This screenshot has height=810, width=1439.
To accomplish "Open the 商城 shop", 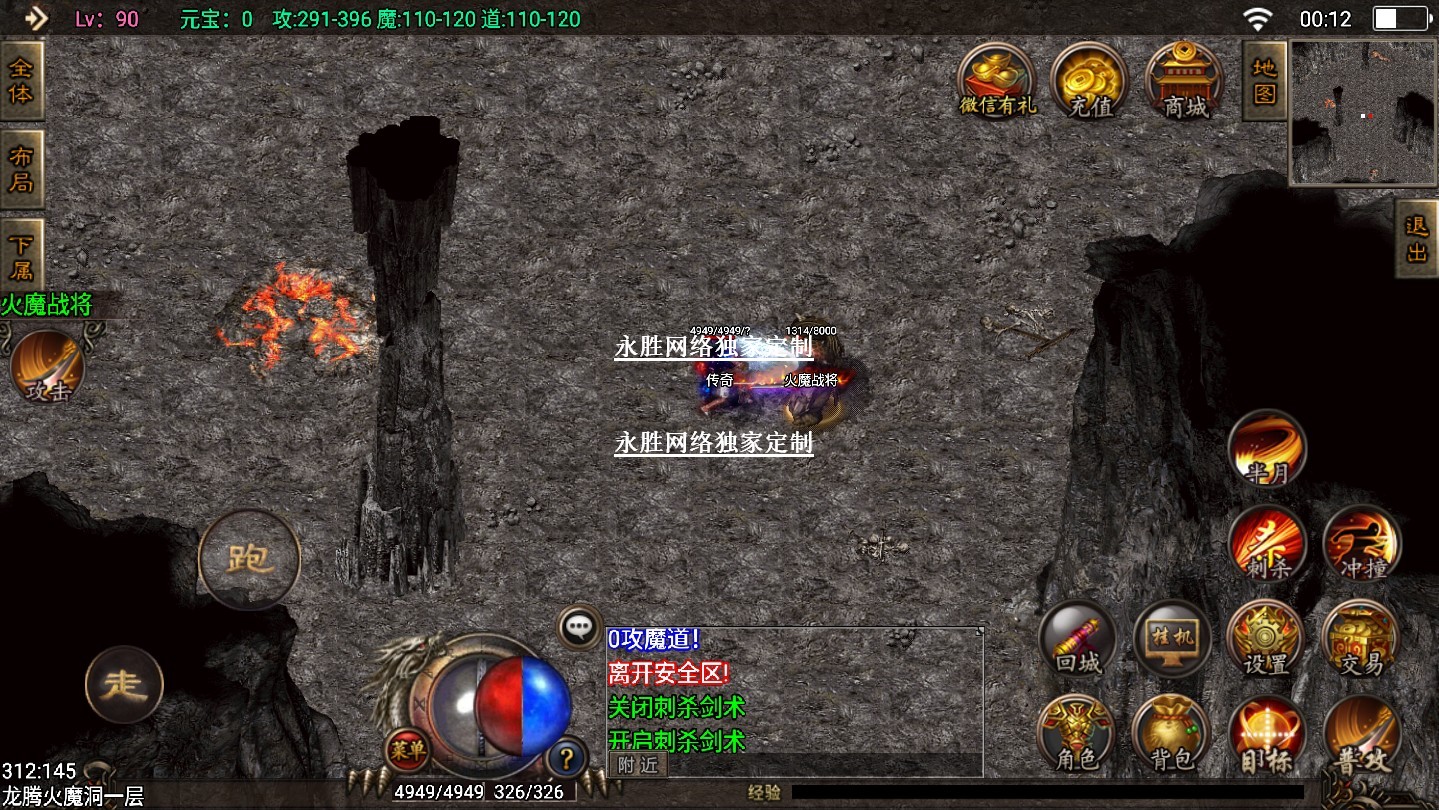I will [1184, 80].
